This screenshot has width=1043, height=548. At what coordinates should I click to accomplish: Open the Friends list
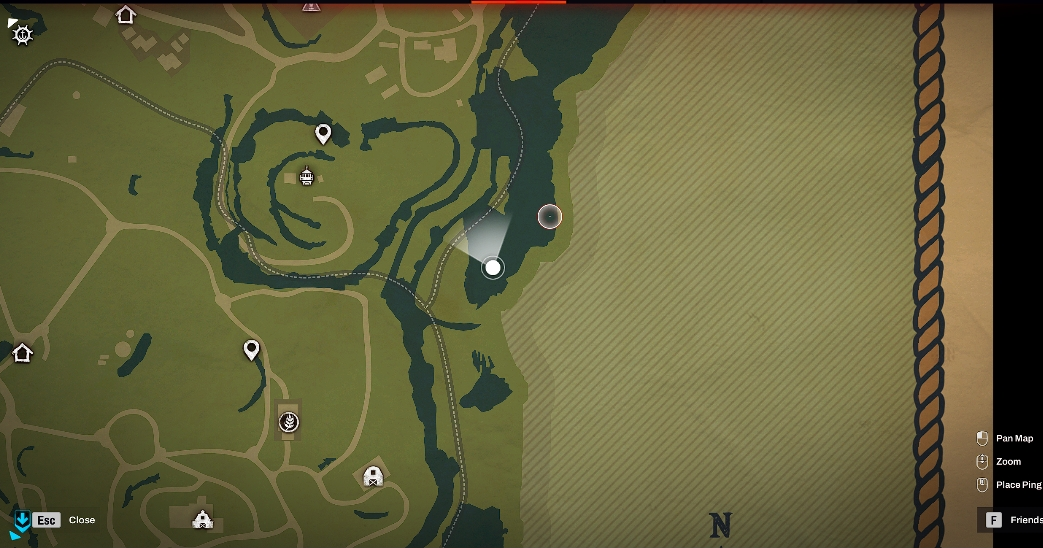point(1012,520)
